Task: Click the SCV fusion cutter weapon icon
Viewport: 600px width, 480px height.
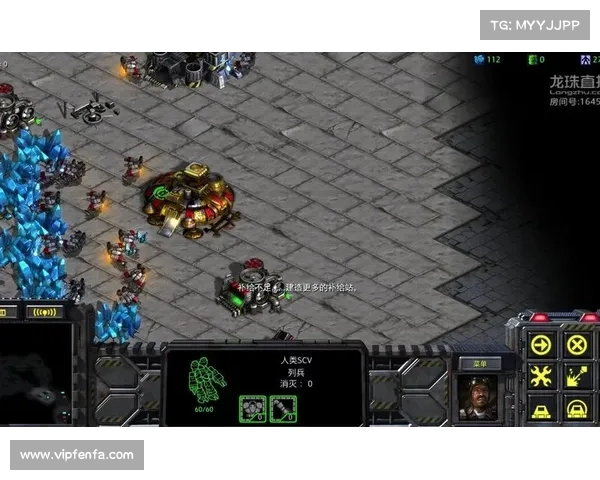Action: point(283,407)
